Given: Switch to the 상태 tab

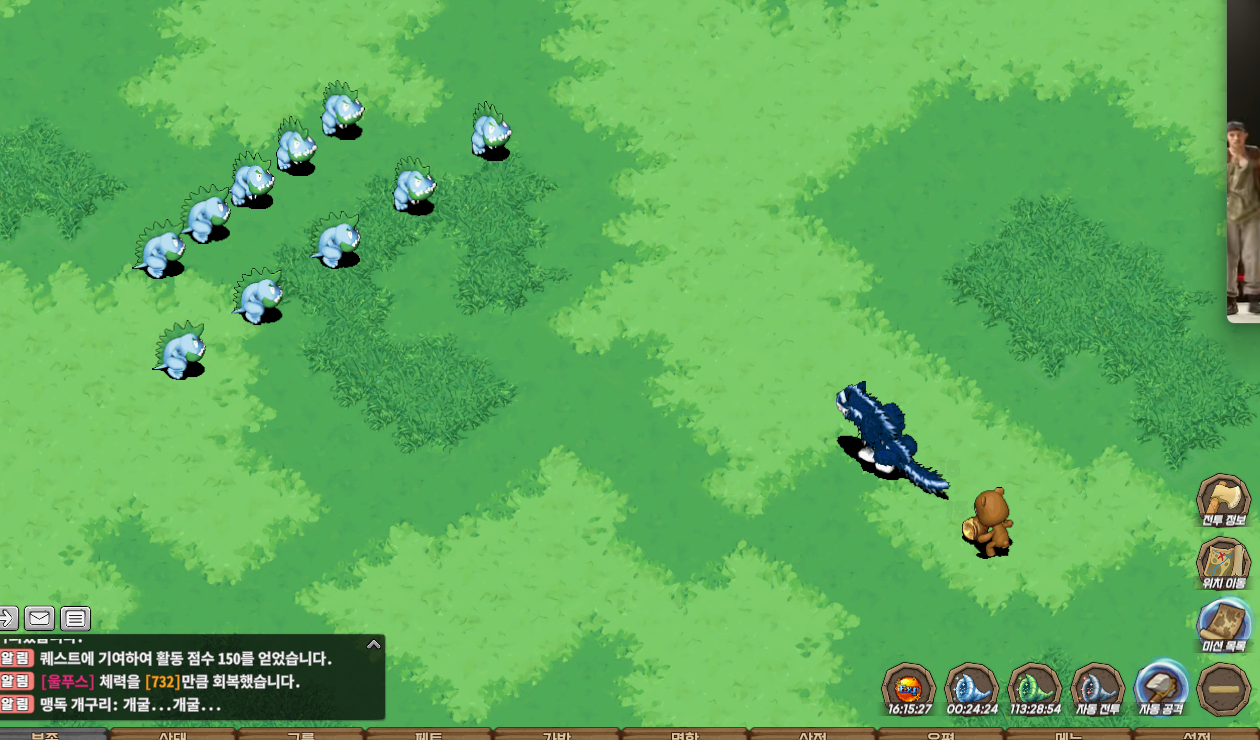Looking at the screenshot, I should point(172,735).
